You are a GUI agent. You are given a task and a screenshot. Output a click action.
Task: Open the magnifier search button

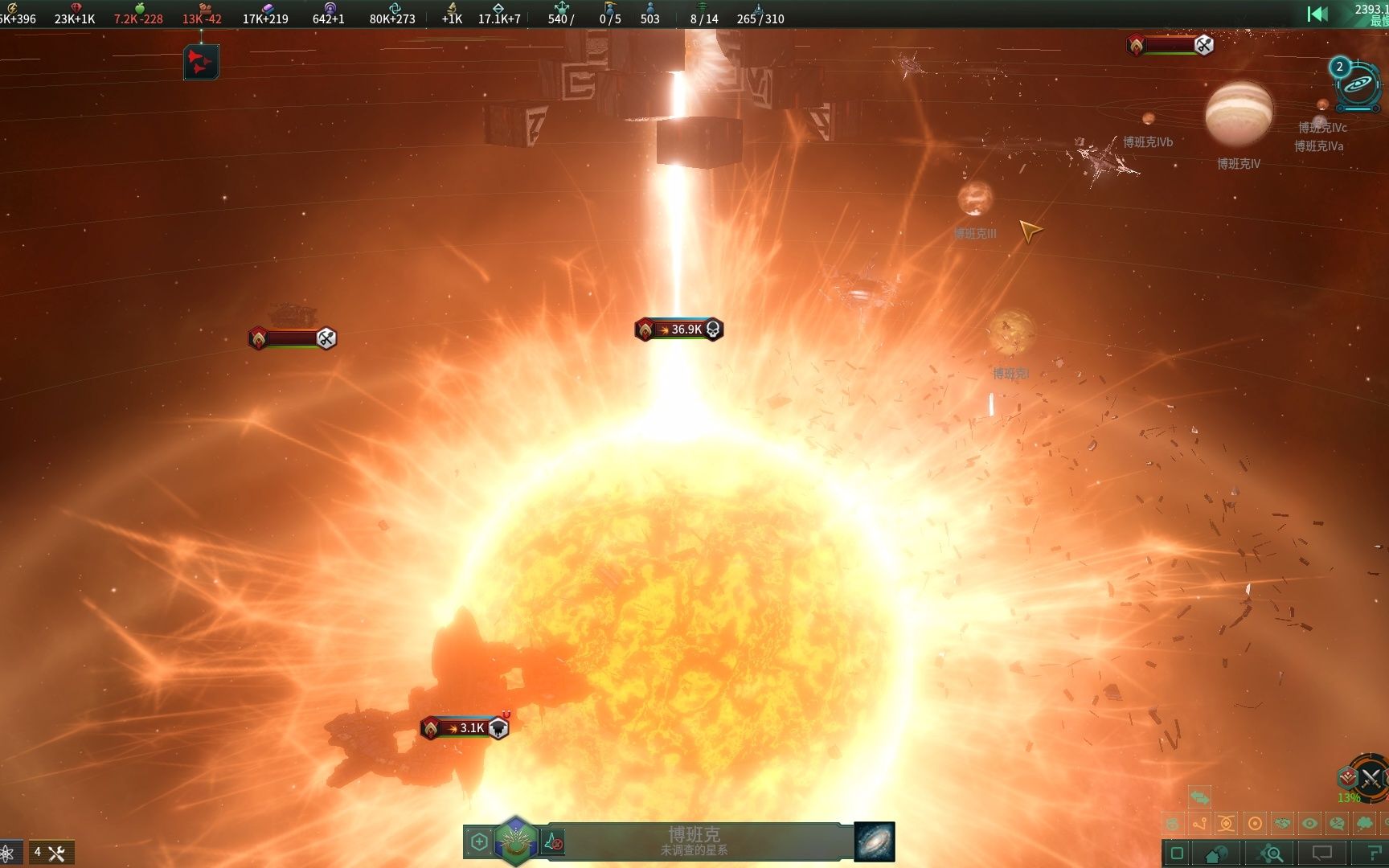tap(1272, 854)
